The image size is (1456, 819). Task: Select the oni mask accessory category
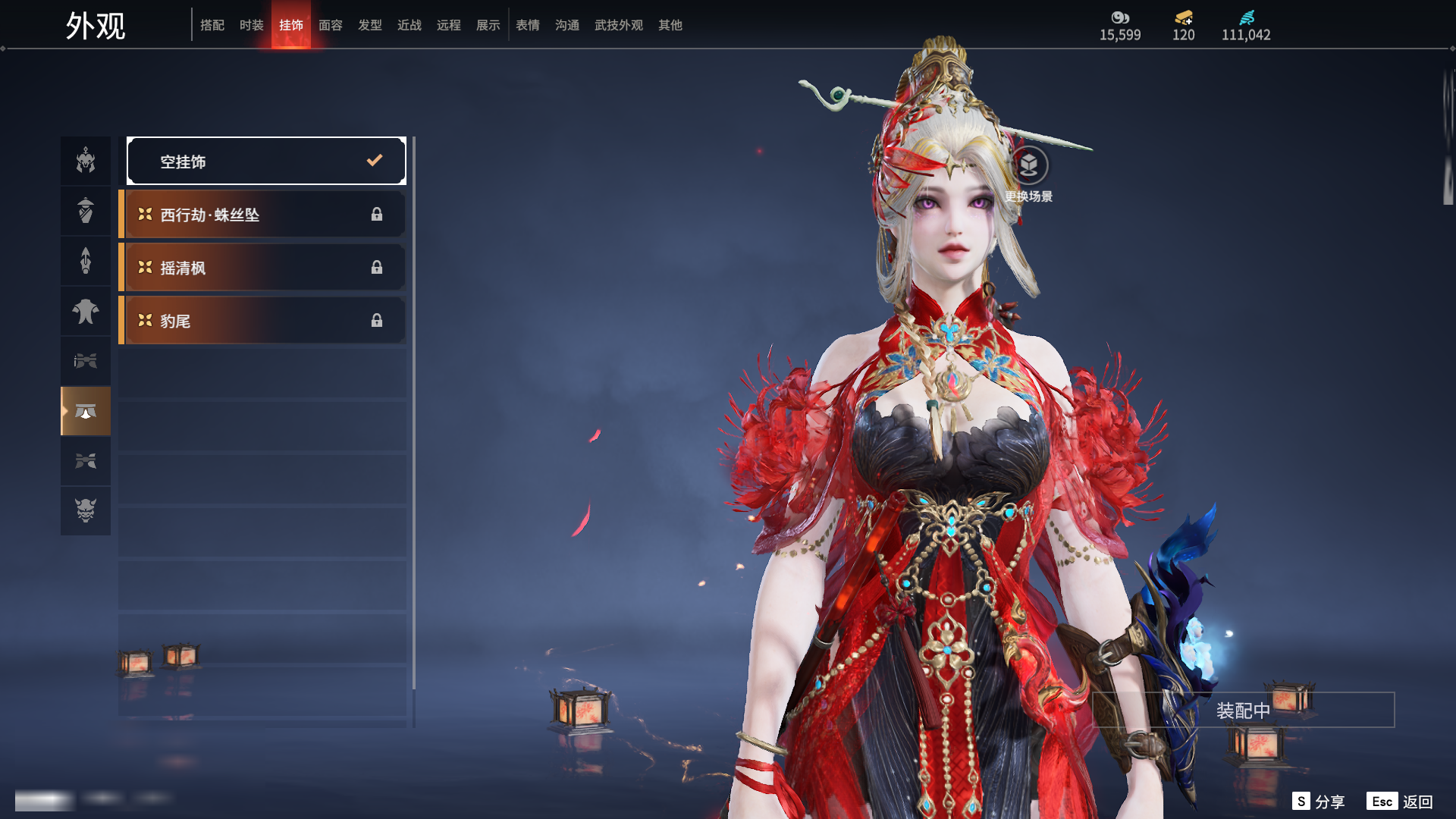[86, 510]
